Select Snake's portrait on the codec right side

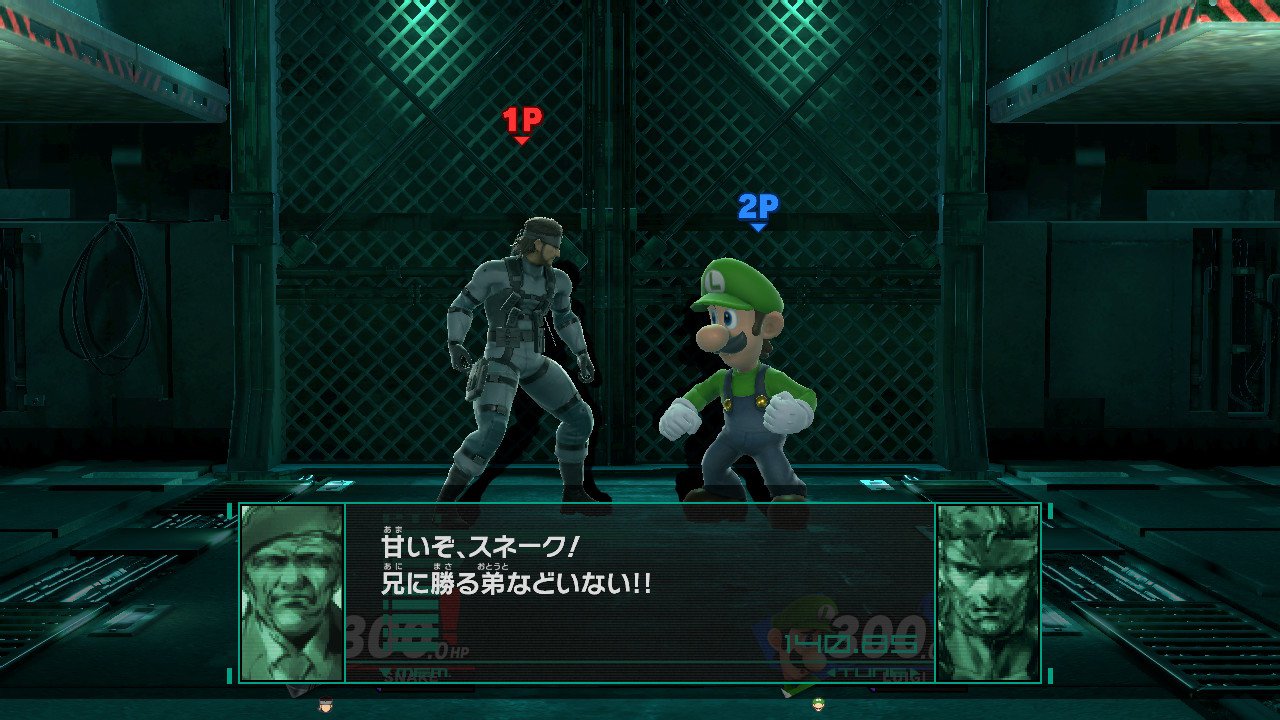tap(989, 590)
